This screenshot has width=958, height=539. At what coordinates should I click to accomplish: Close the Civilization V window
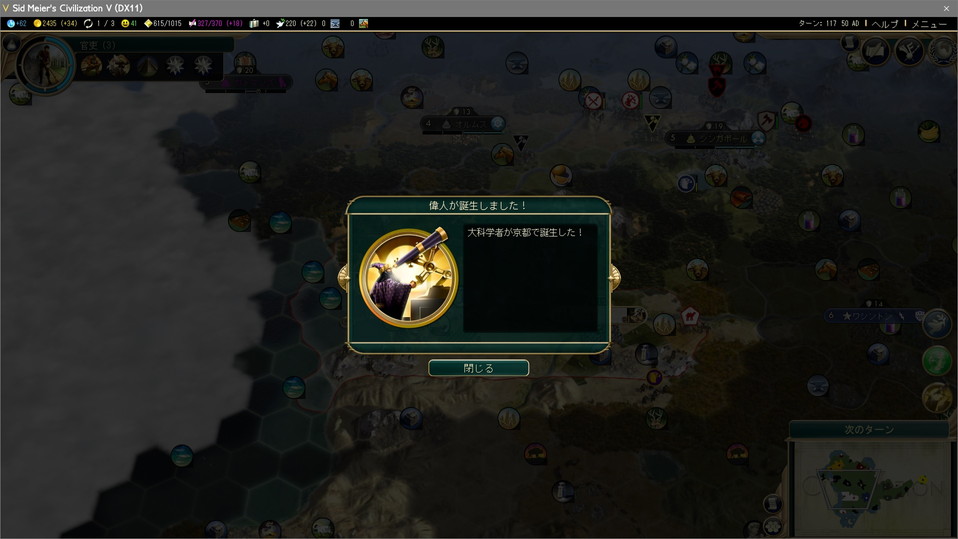coord(946,8)
